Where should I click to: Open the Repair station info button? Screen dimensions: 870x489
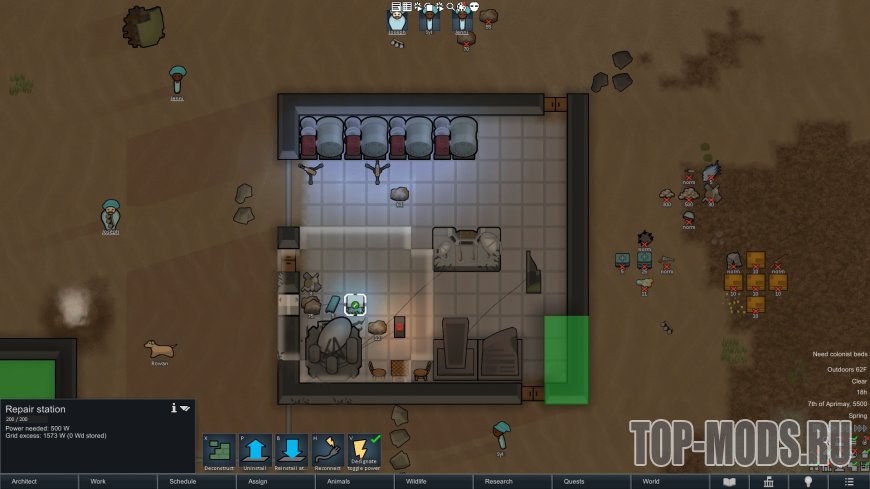tap(174, 408)
